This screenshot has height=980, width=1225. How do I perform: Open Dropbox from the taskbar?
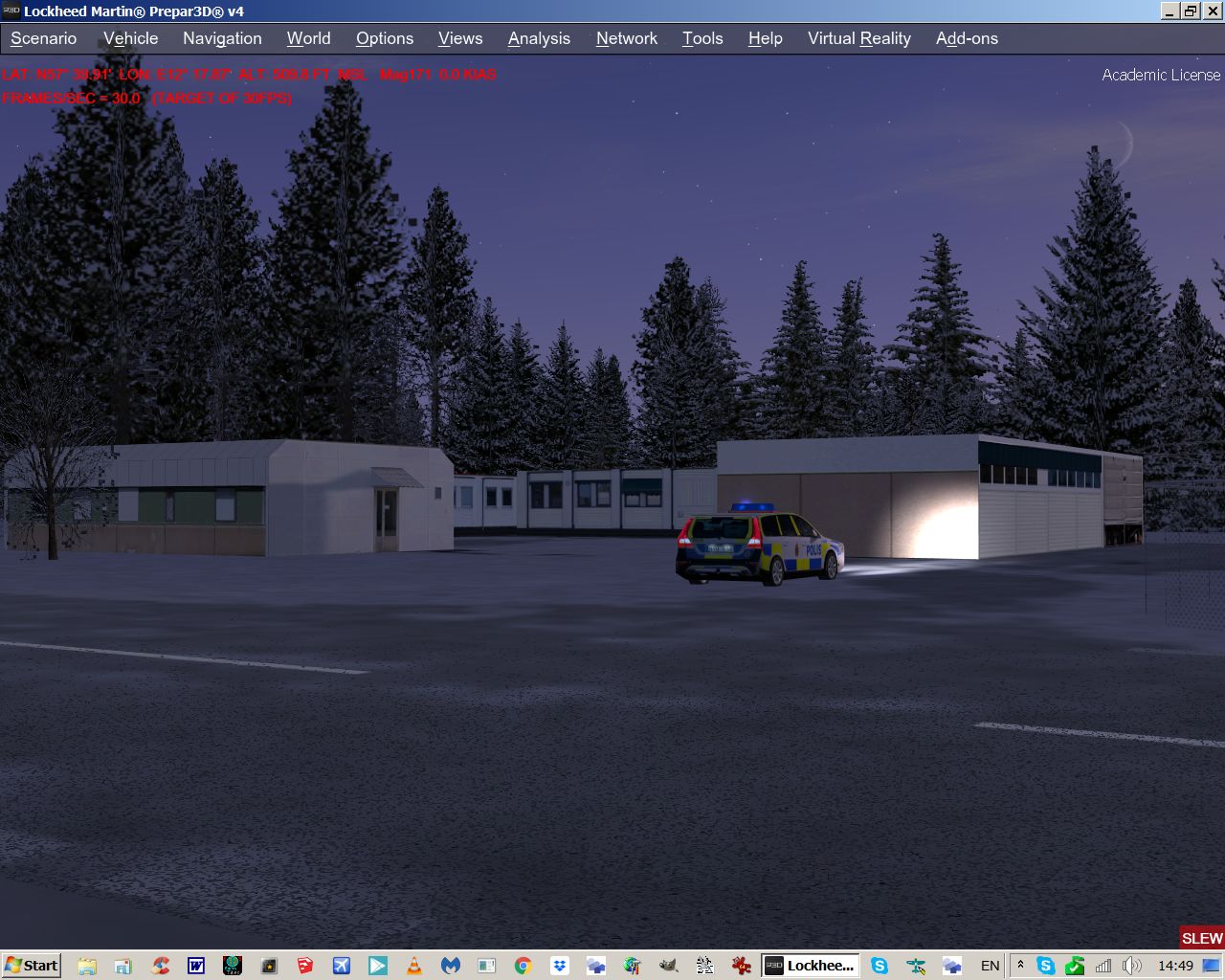[x=559, y=965]
